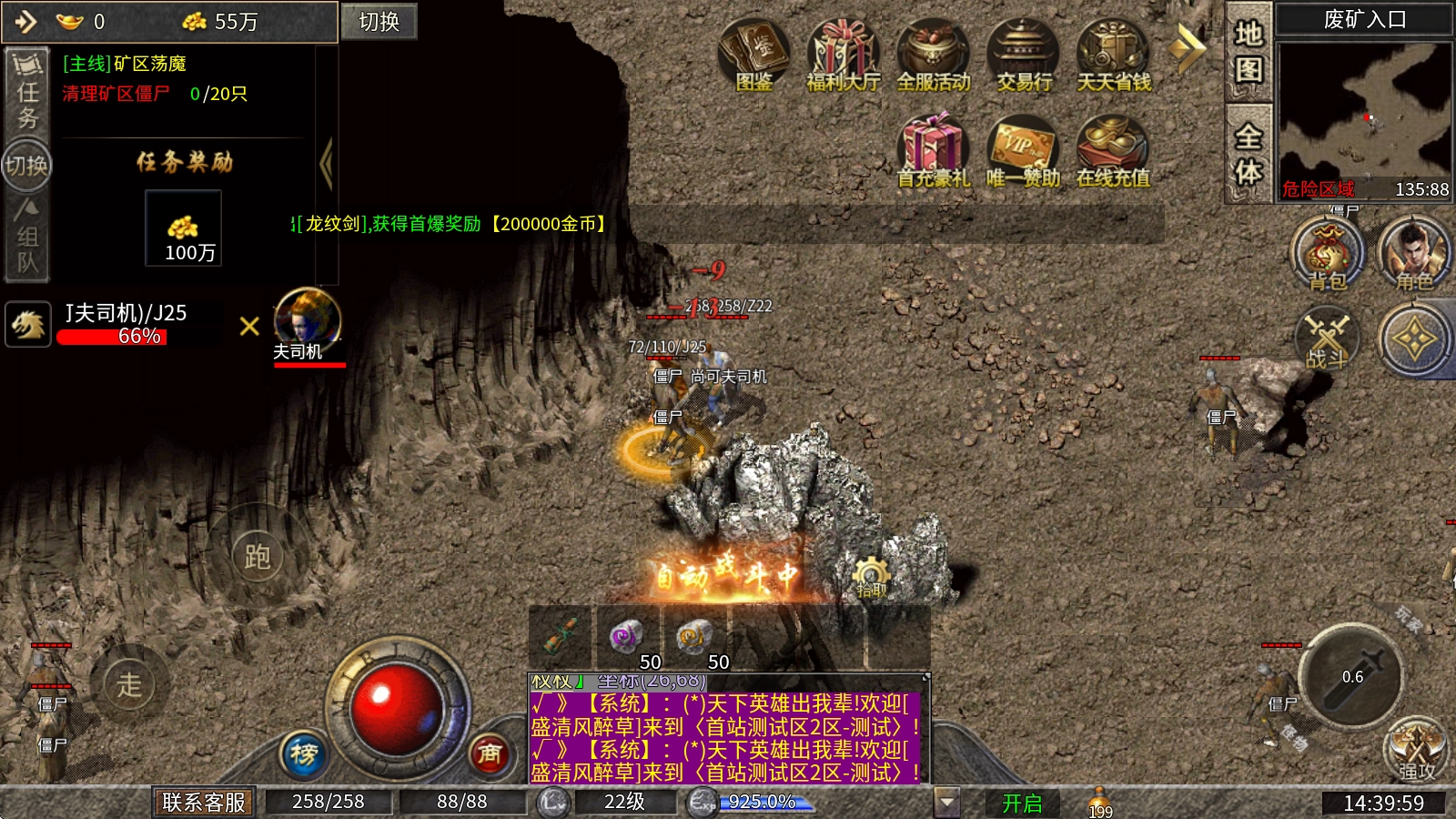Toggle the 战斗 crossed swords button
Screen dimensions: 1456x819
coord(1326,339)
